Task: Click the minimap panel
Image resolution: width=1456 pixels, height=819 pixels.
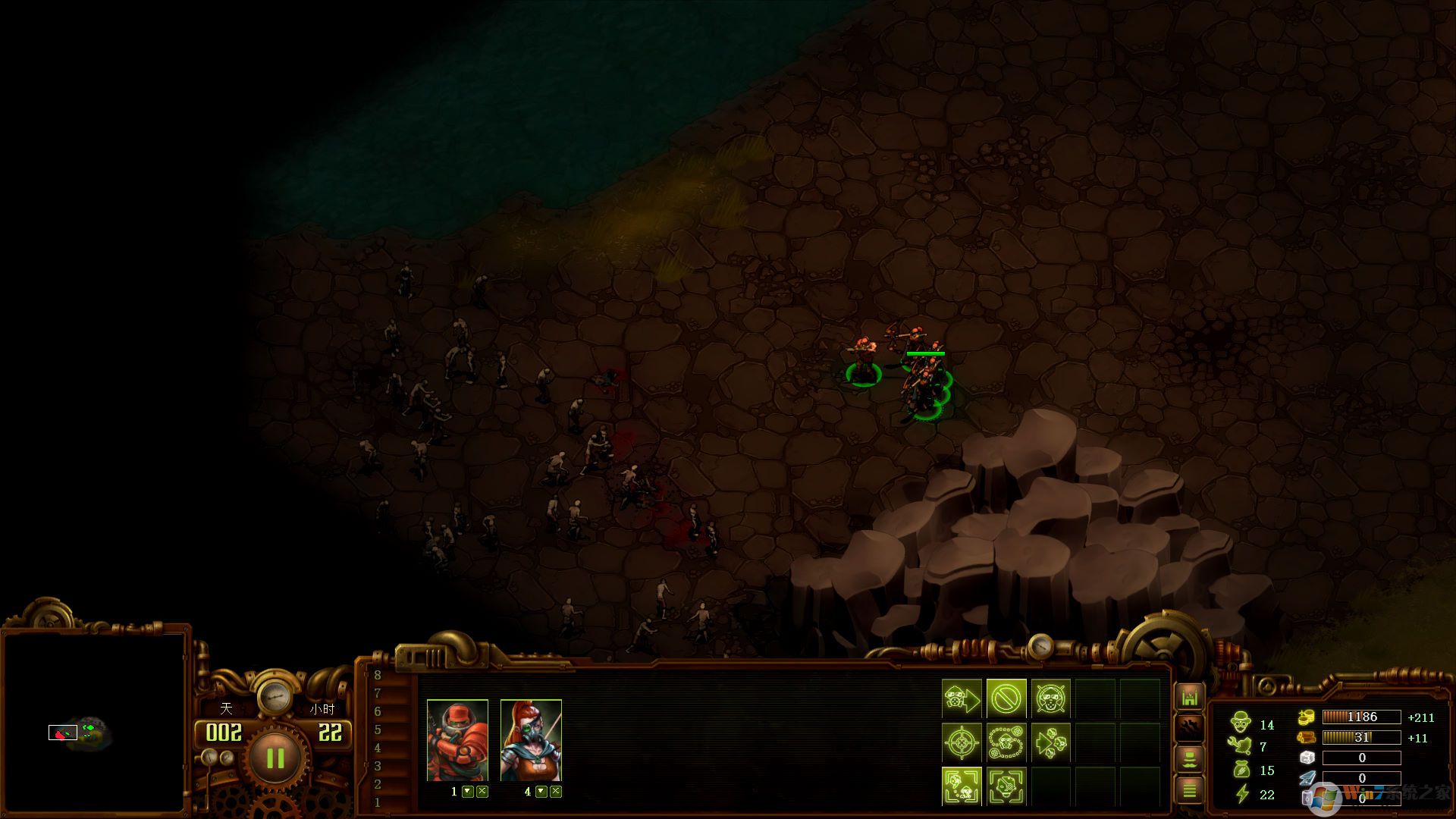Action: [x=94, y=720]
